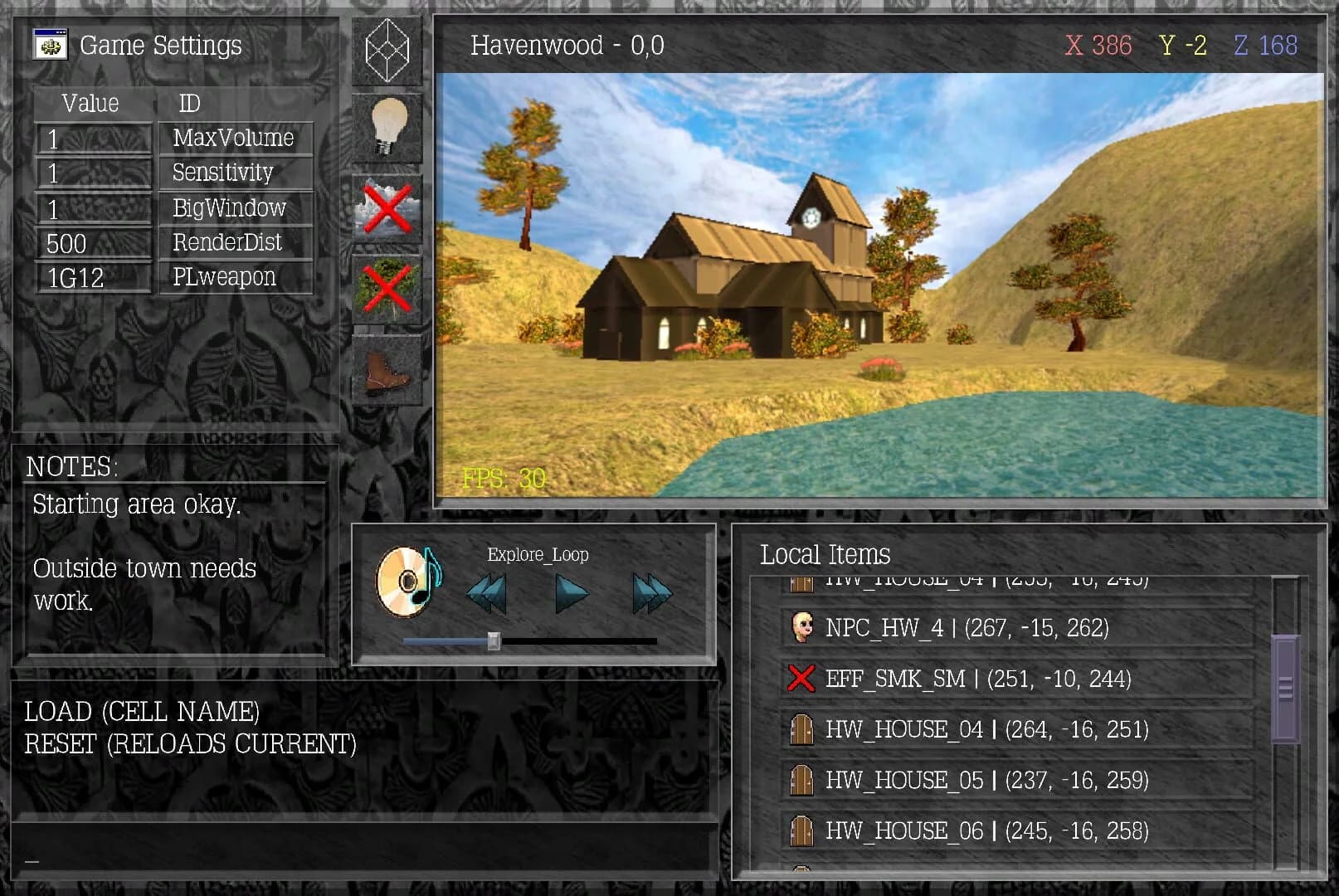This screenshot has width=1339, height=896.
Task: Click the red X icon for EFF_SMK_SM
Action: [x=801, y=678]
